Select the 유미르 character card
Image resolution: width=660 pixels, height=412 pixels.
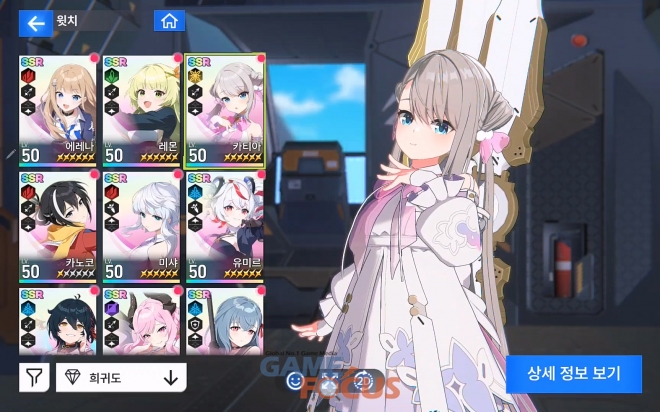click(225, 226)
